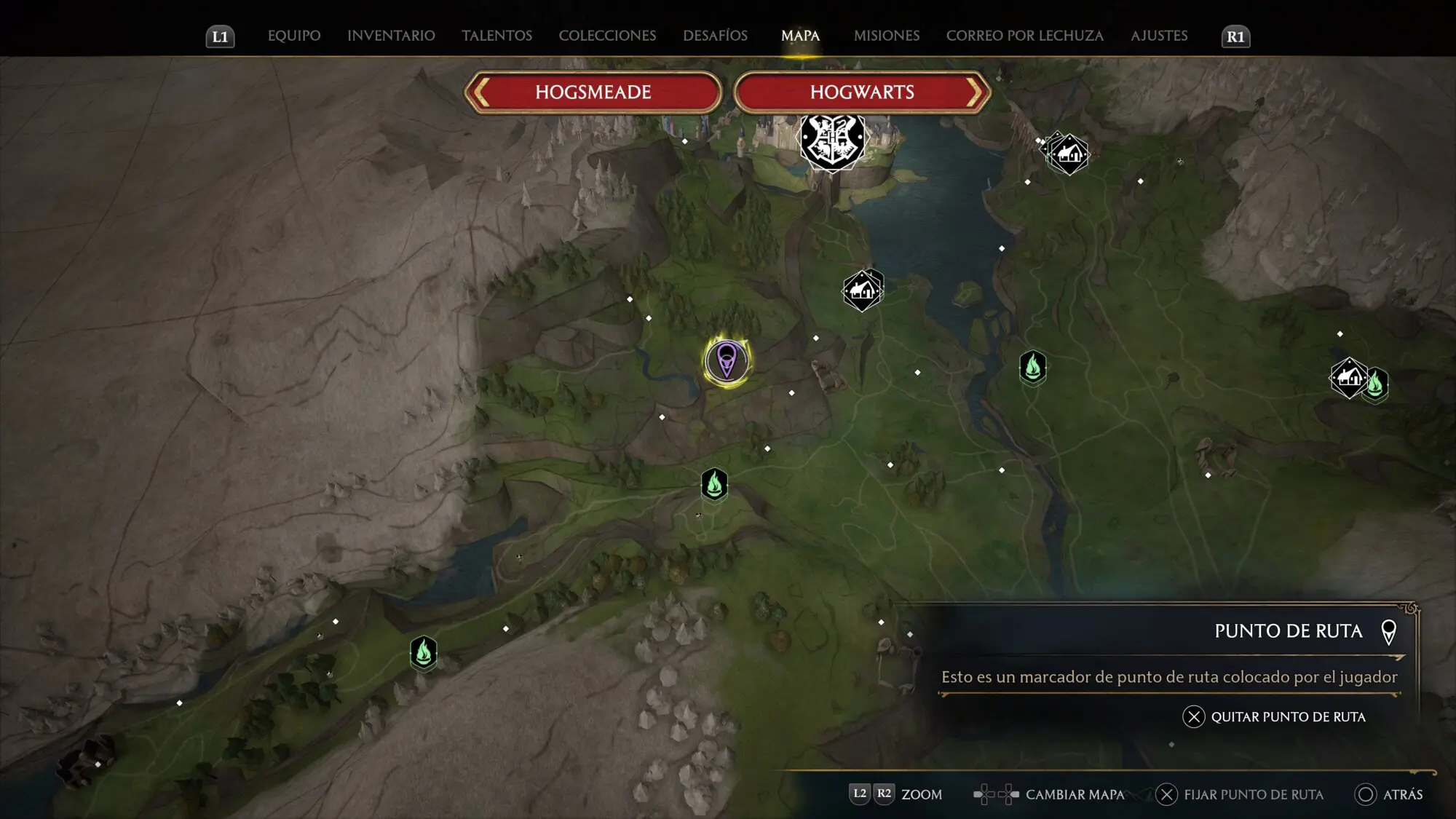Open the Colecciones tab
1456x819 pixels.
[x=607, y=36]
